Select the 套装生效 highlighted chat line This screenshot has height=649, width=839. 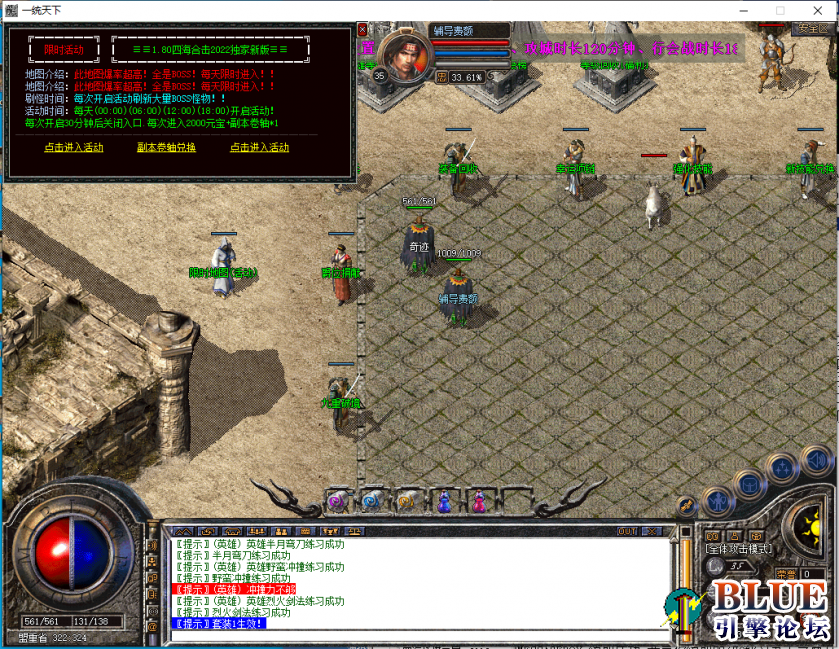(219, 624)
